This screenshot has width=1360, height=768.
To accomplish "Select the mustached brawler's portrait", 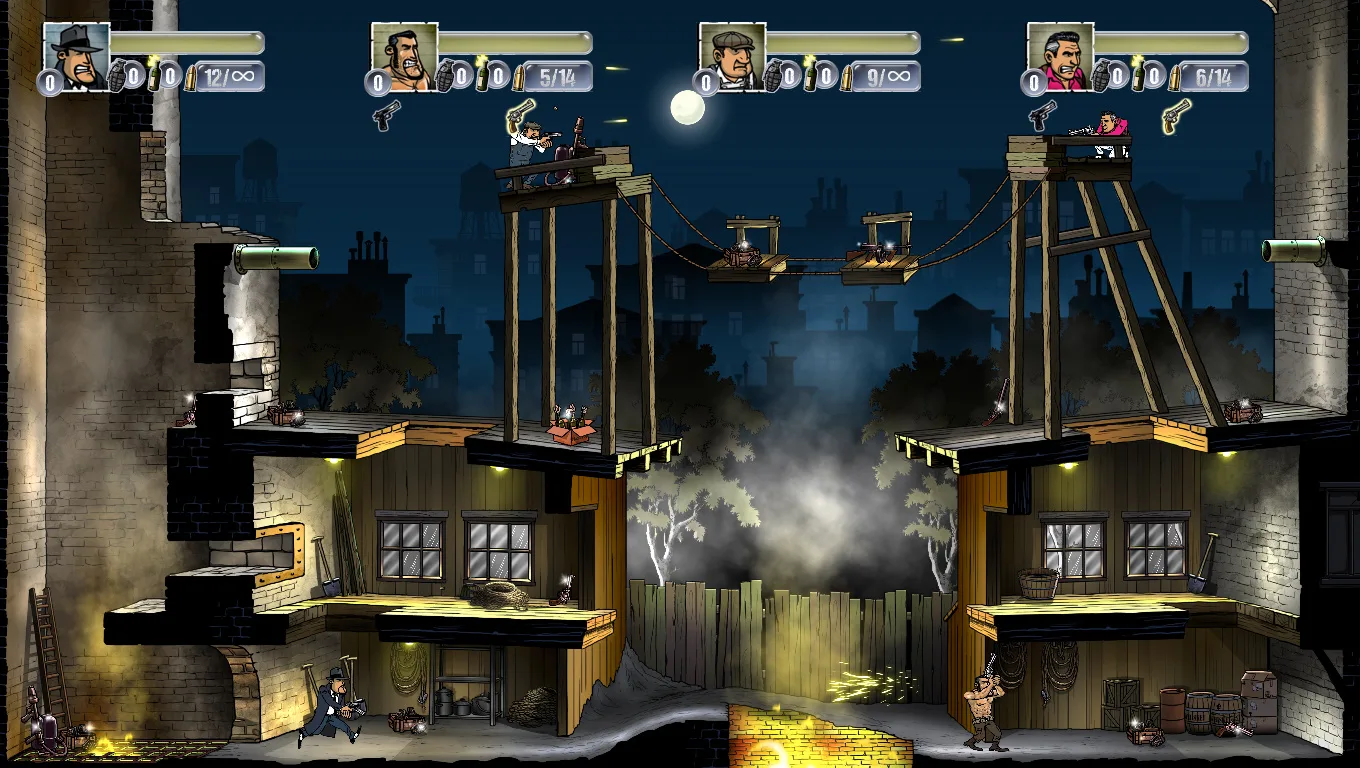I will pos(404,56).
